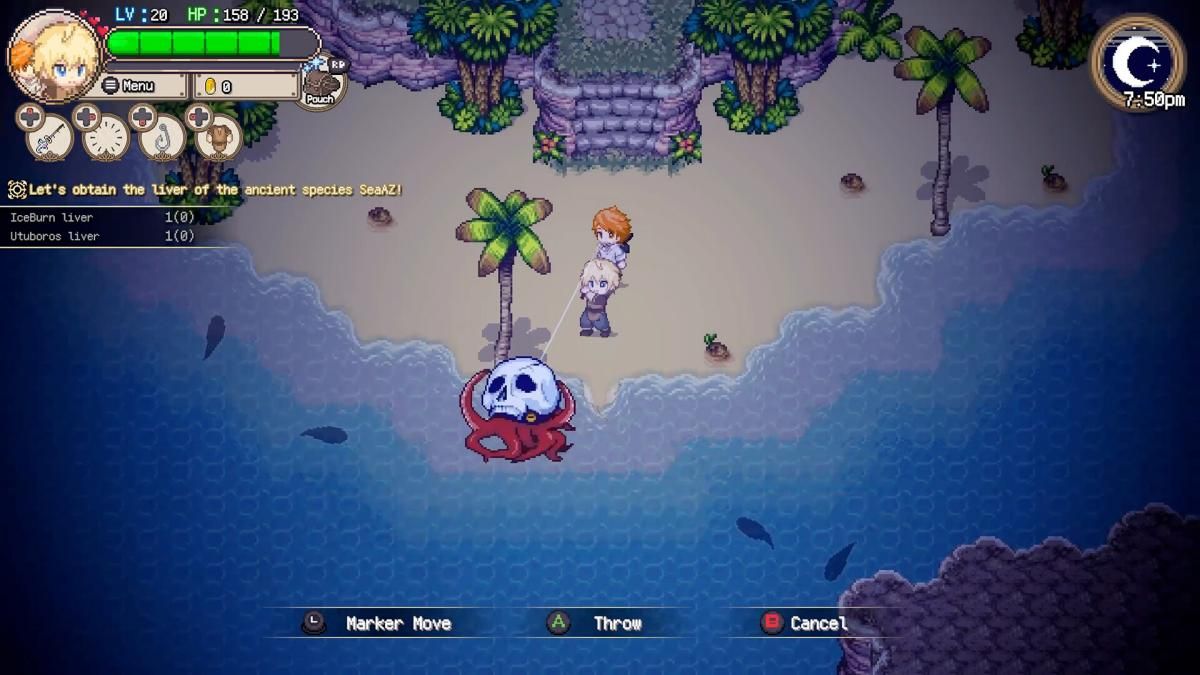Select the clock dial tool slot

(106, 138)
